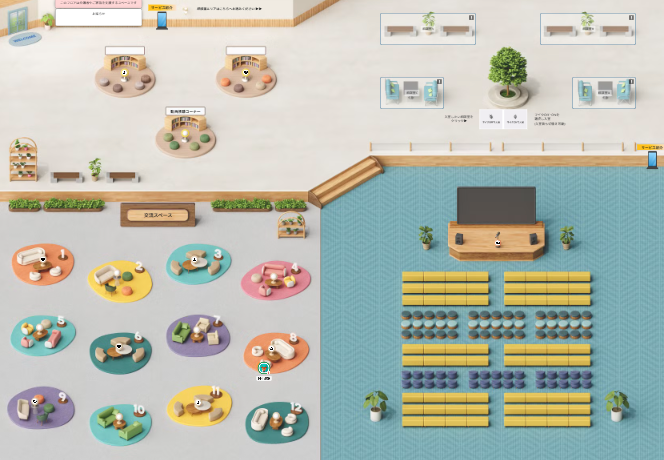The image size is (664, 460).
Task: Select dark teal table area 6
Action: pos(119,350)
